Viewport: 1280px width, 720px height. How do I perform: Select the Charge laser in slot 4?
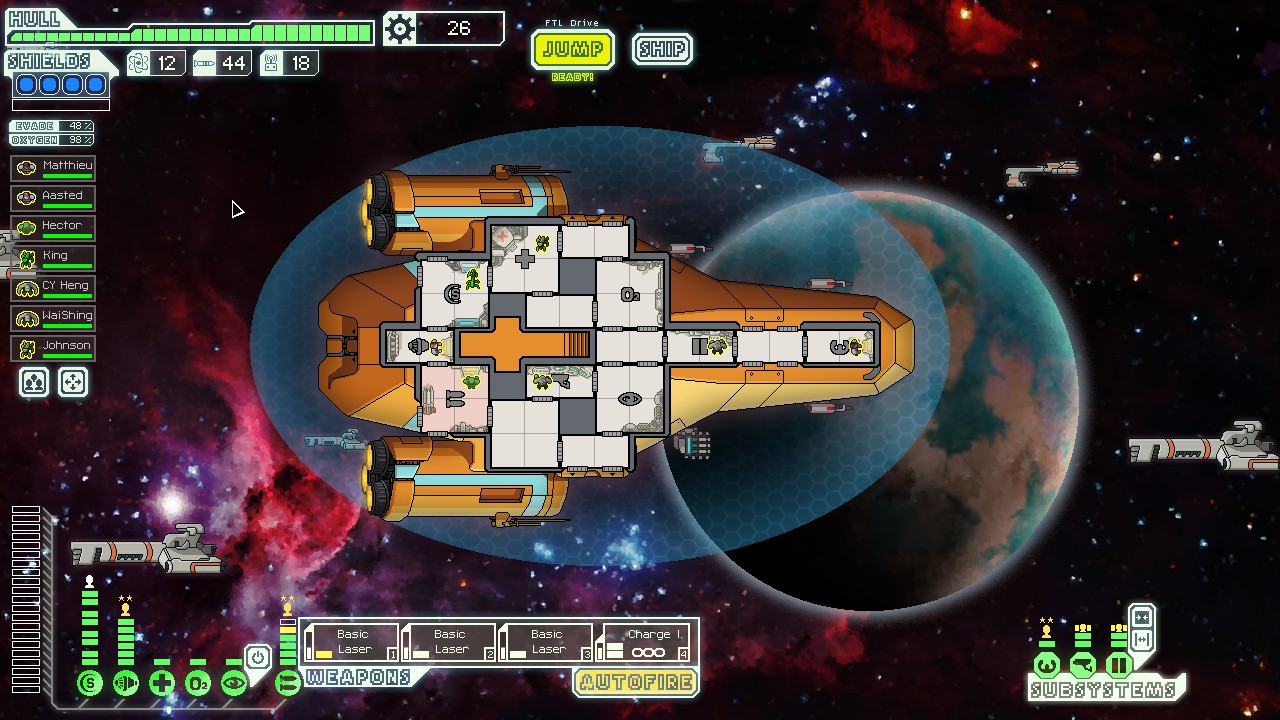pos(646,642)
